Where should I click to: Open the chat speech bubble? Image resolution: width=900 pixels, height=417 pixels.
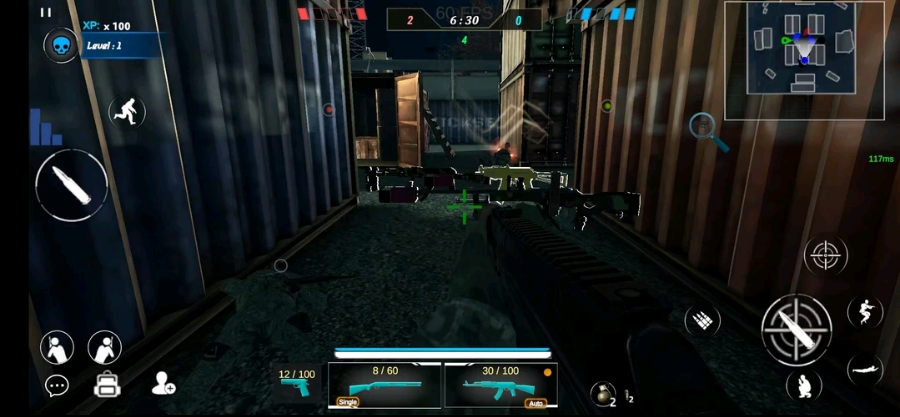coord(57,384)
